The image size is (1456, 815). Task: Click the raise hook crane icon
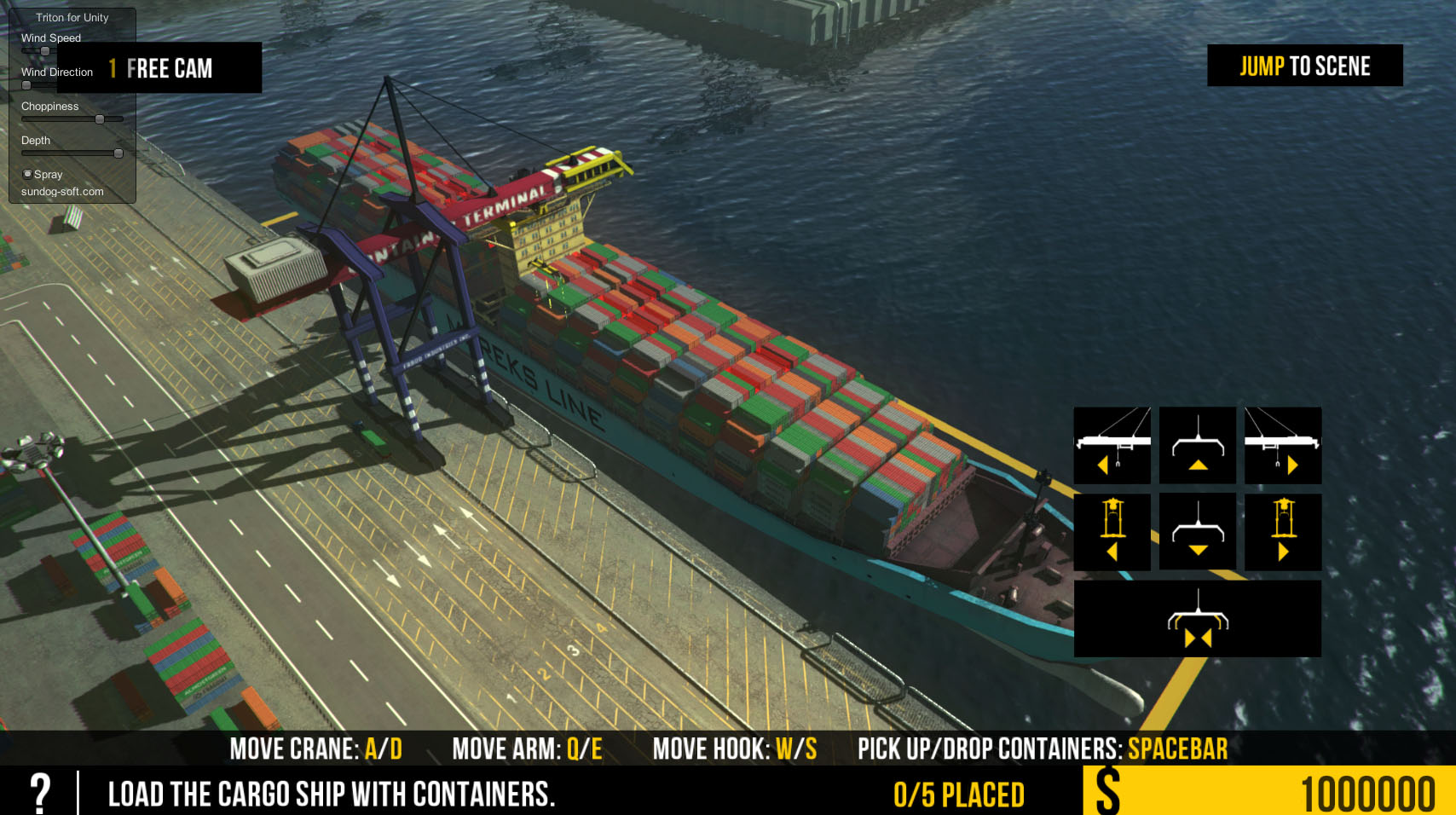tap(1196, 446)
